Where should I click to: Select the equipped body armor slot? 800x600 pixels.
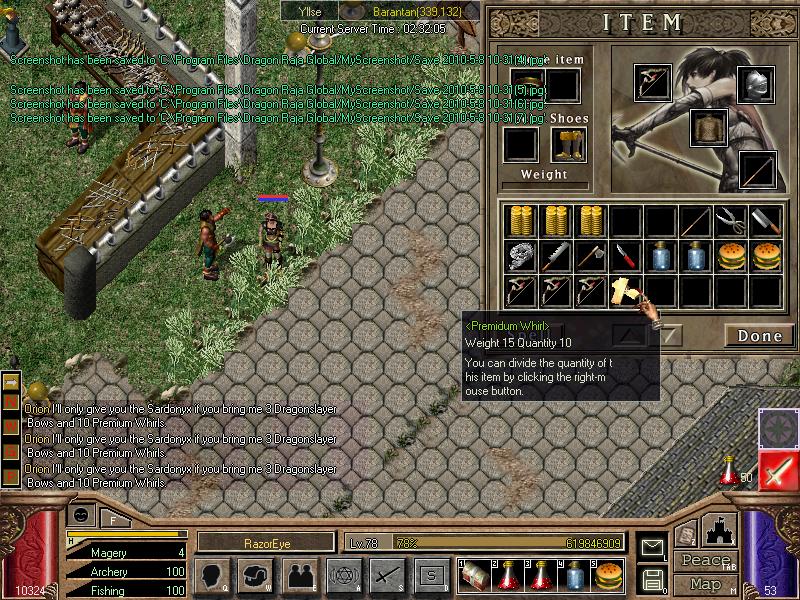click(709, 128)
